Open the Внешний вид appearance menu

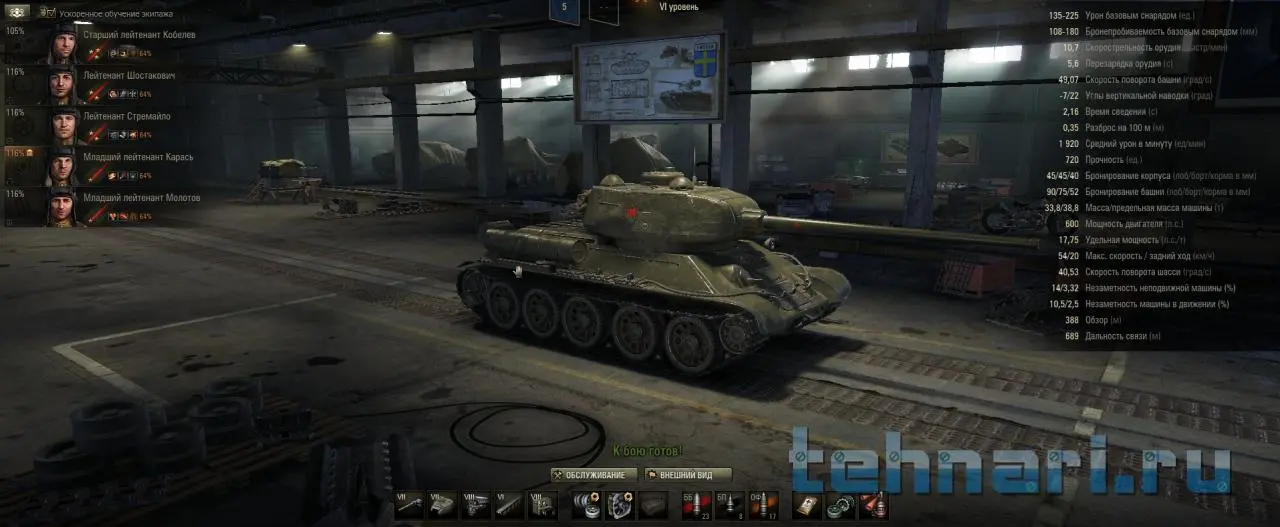[x=689, y=474]
